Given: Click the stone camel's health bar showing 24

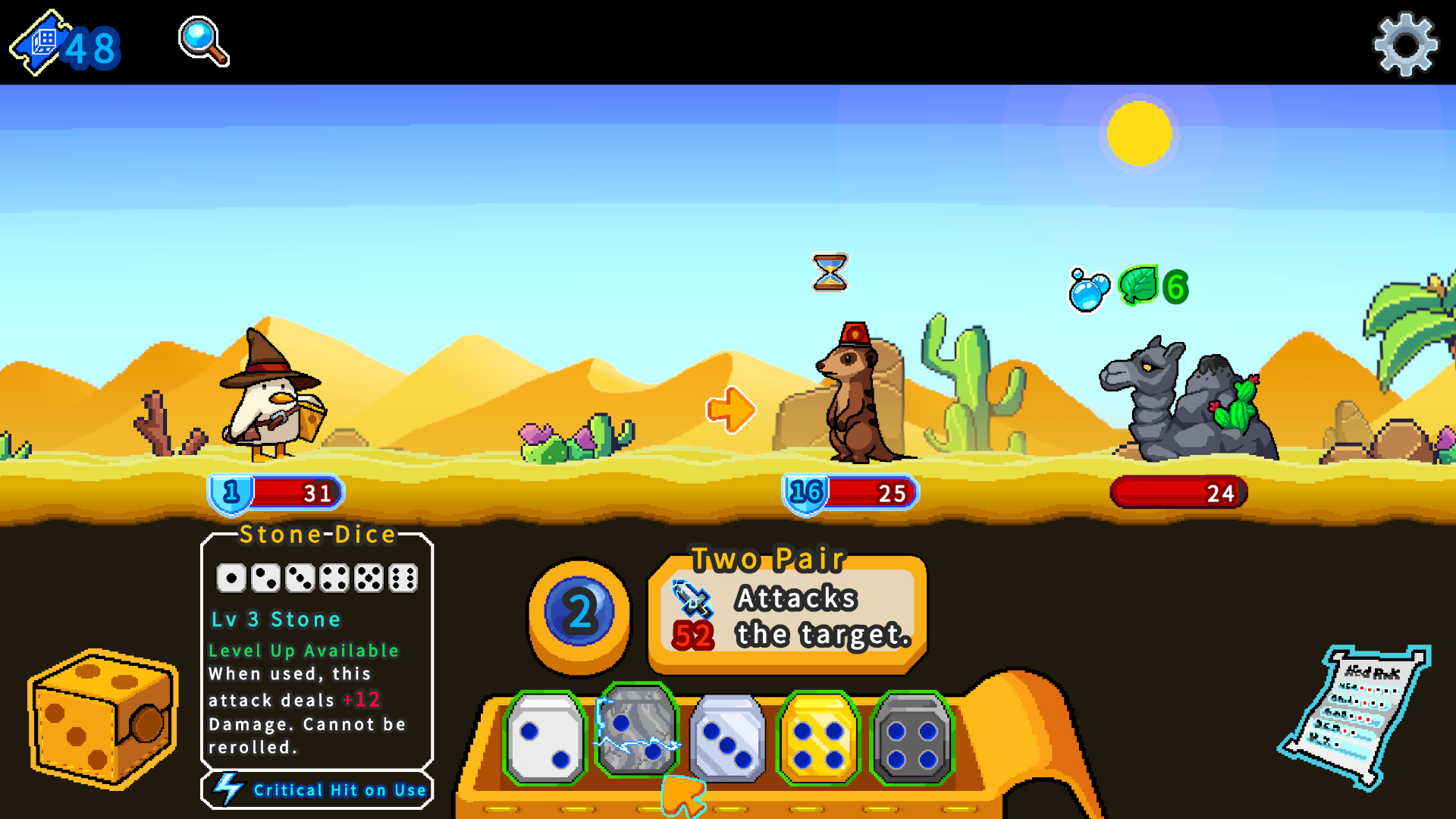Looking at the screenshot, I should click(x=1178, y=493).
